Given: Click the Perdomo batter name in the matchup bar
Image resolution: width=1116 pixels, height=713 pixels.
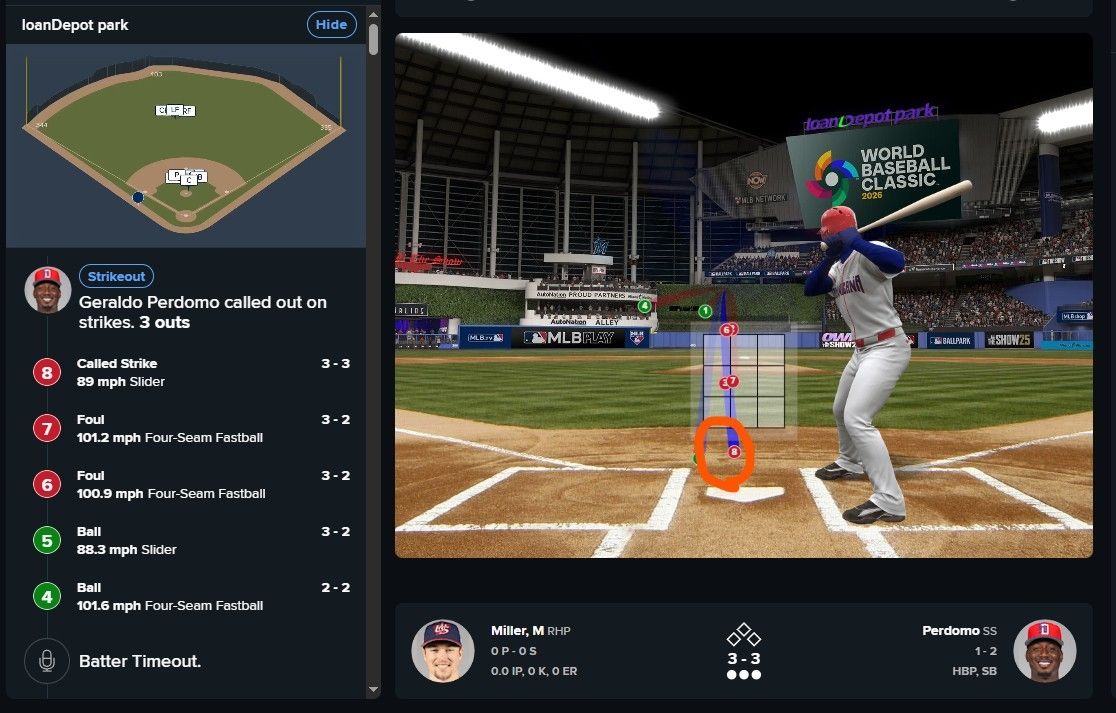Looking at the screenshot, I should (950, 631).
